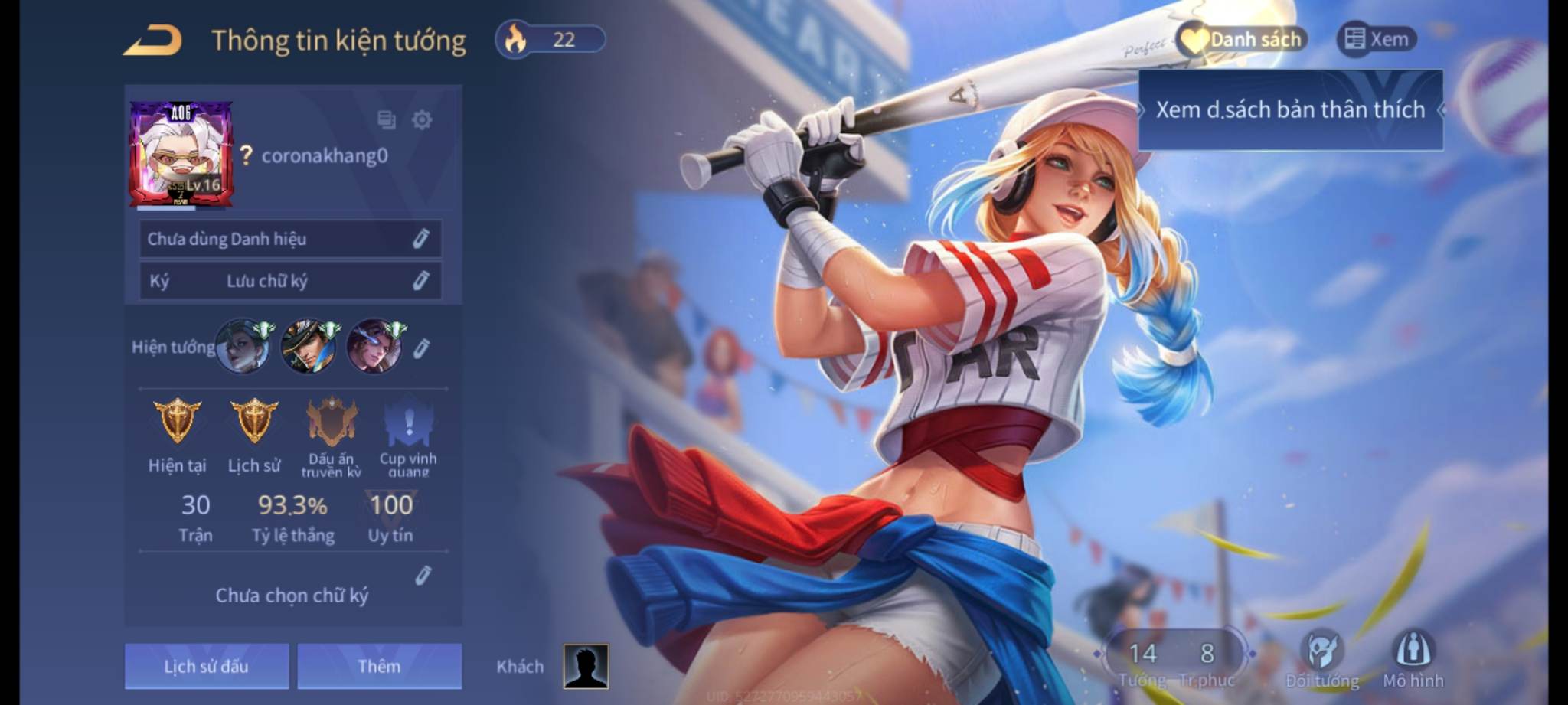
Task: Click the Xem view button
Action: [x=1377, y=40]
